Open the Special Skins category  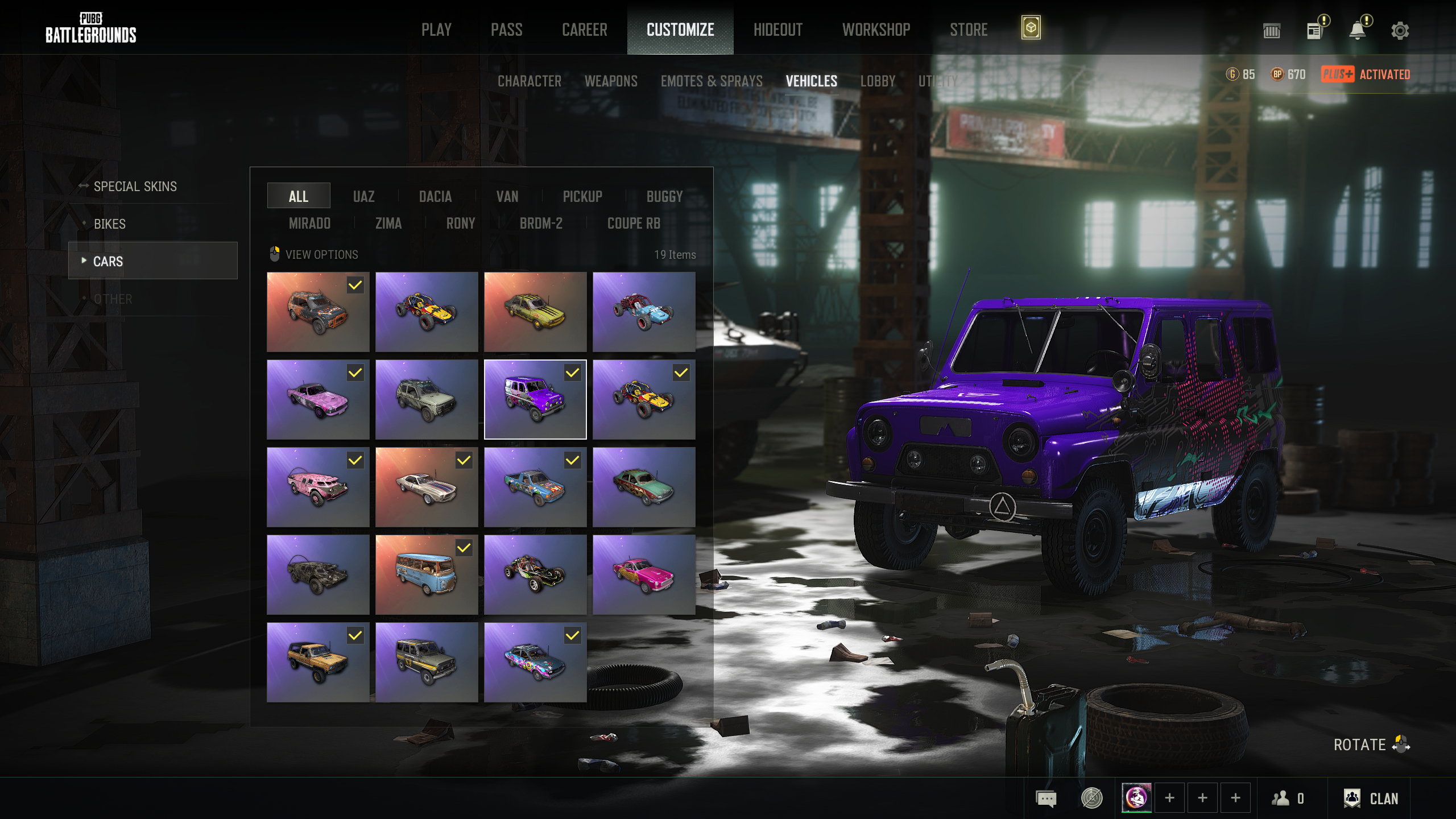[x=135, y=187]
